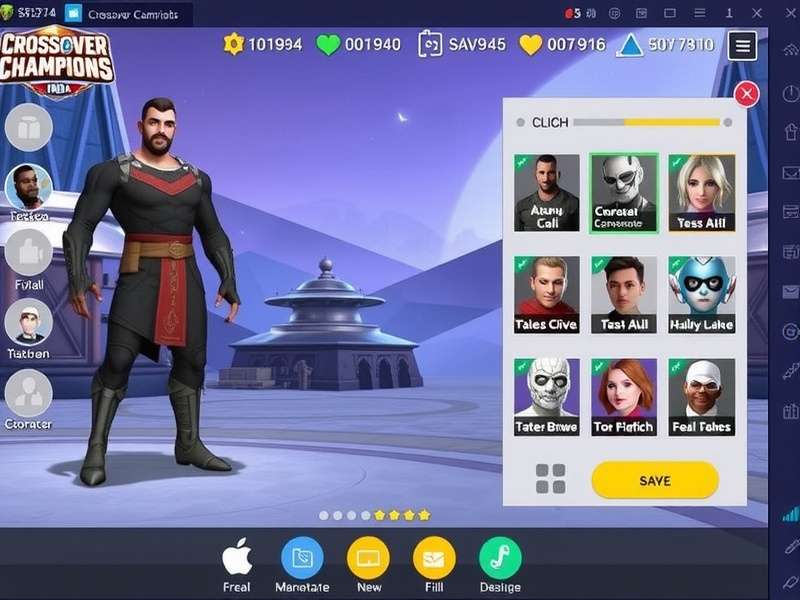
Task: Choose the Tess Alll blonde character
Action: (x=701, y=192)
